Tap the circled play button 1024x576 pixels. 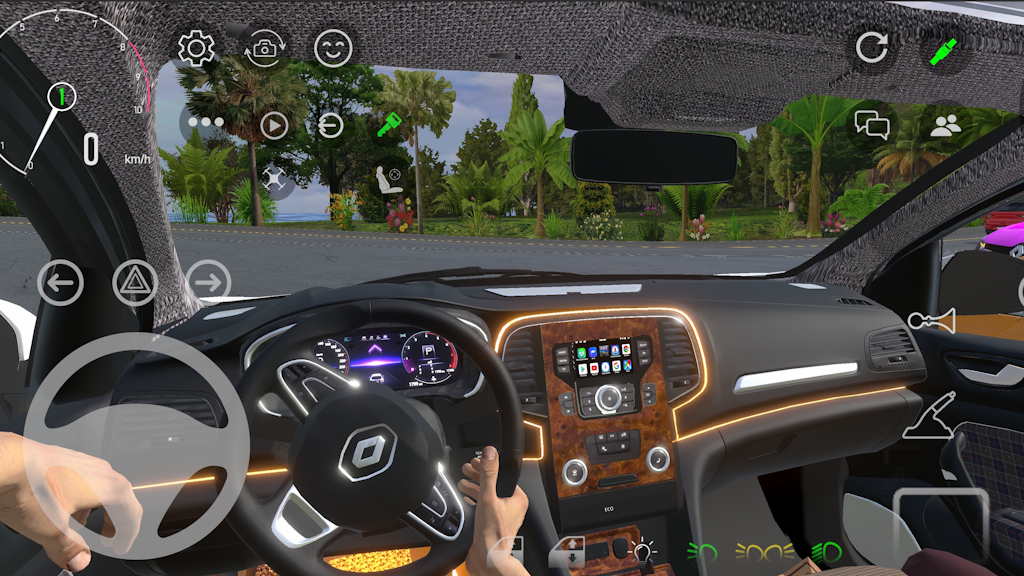coord(273,125)
